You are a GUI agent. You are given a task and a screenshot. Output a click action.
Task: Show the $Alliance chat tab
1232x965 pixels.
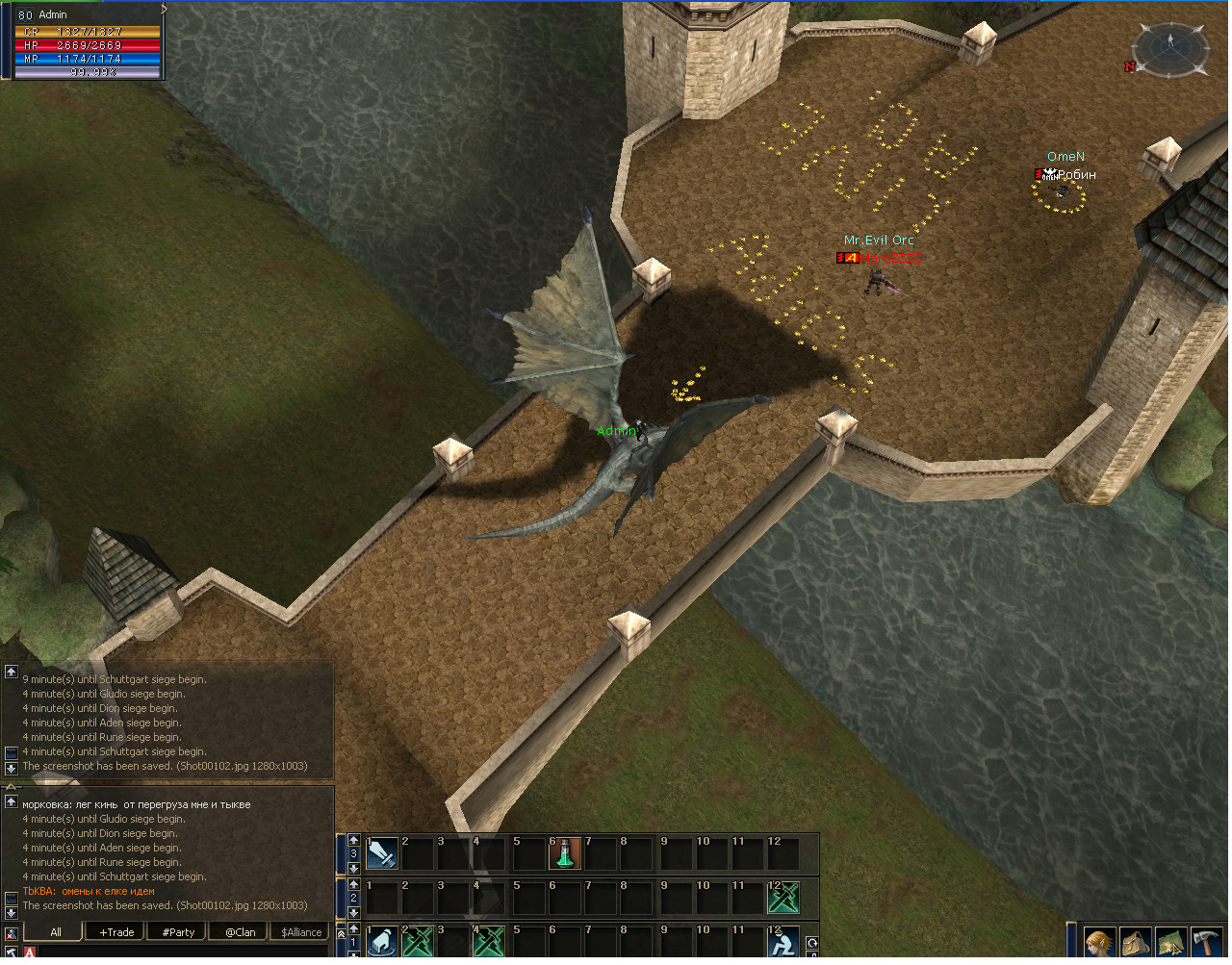(x=301, y=931)
